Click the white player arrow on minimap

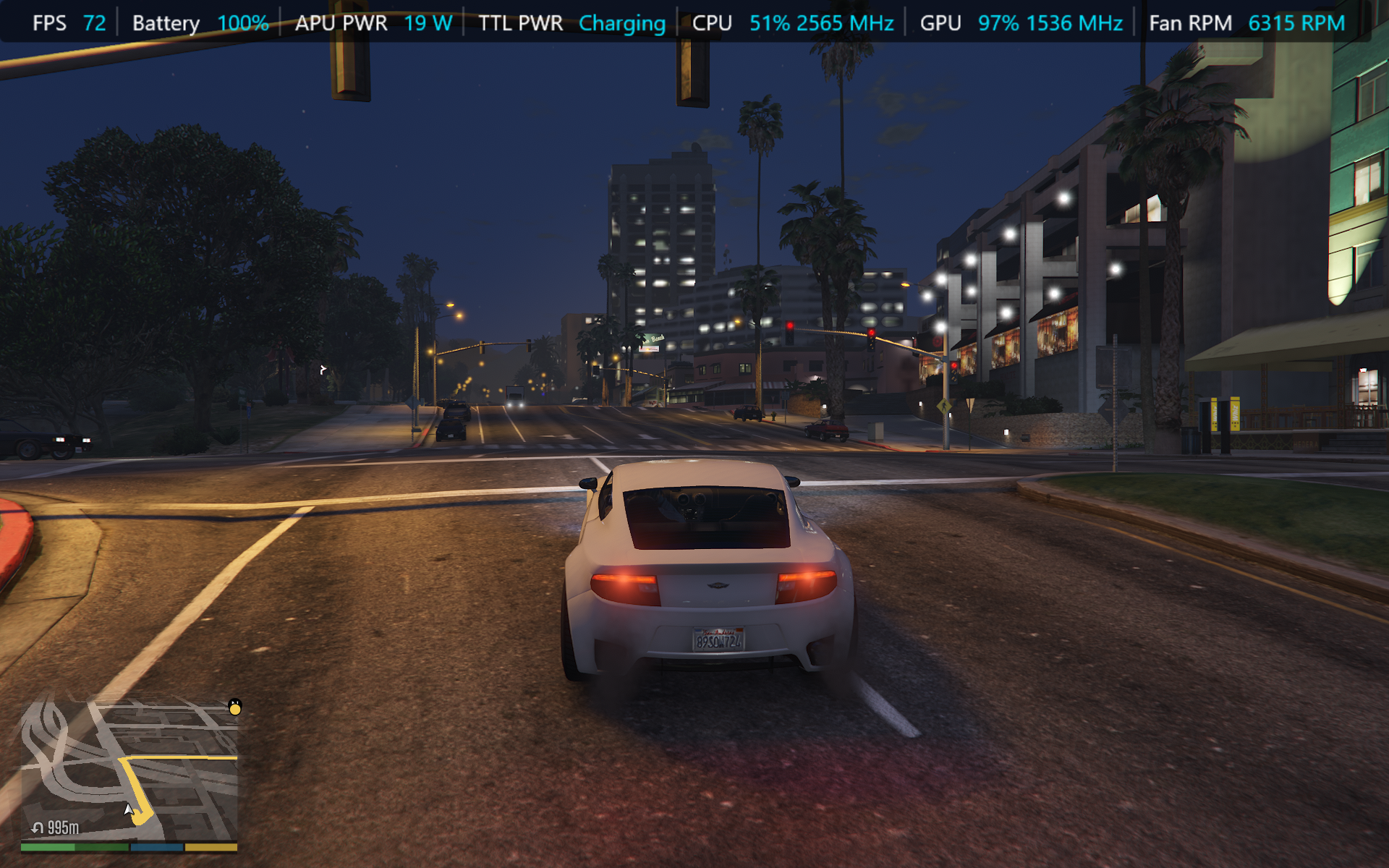point(129,810)
